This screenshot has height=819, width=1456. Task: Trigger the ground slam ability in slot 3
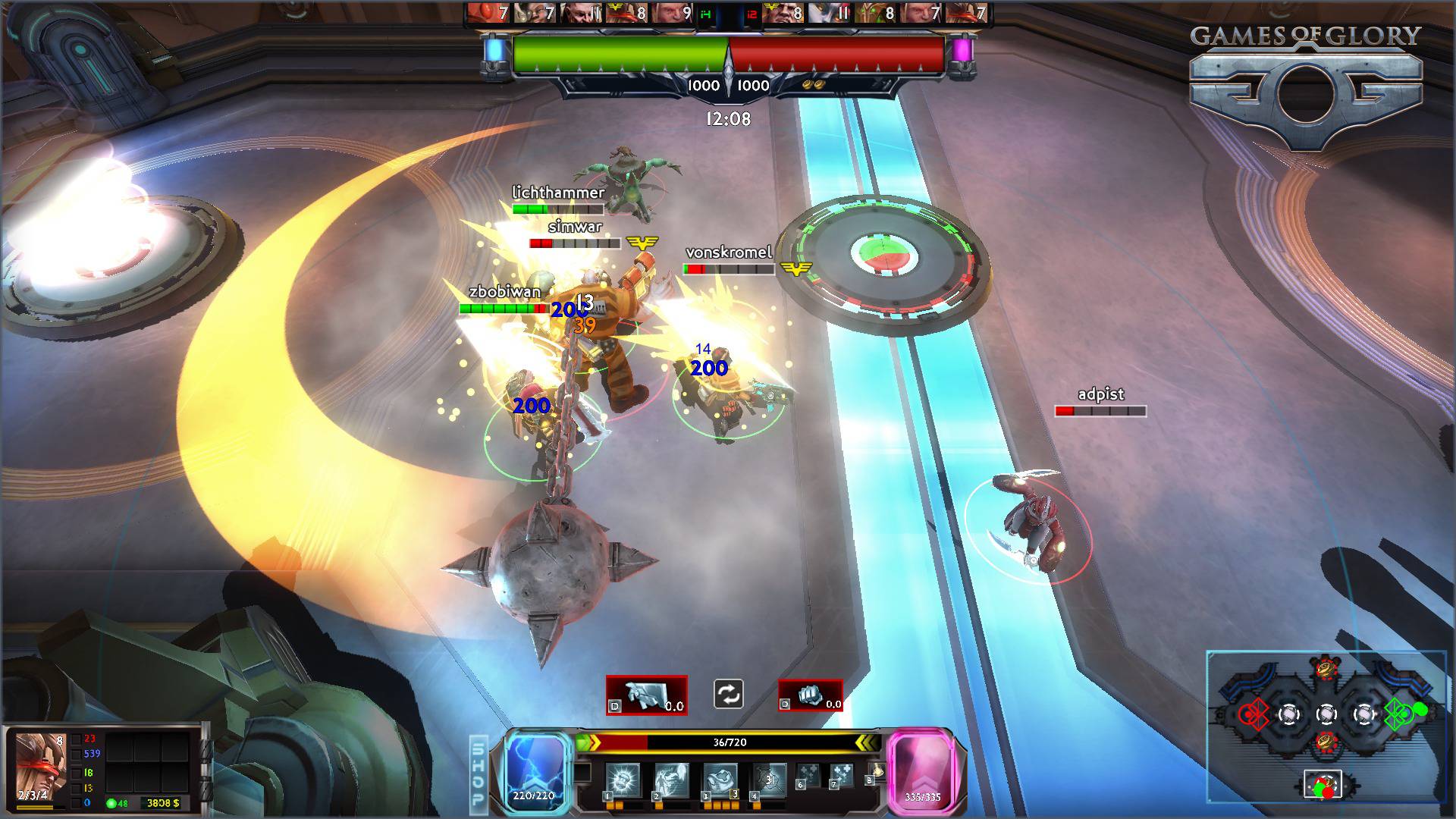[720, 780]
